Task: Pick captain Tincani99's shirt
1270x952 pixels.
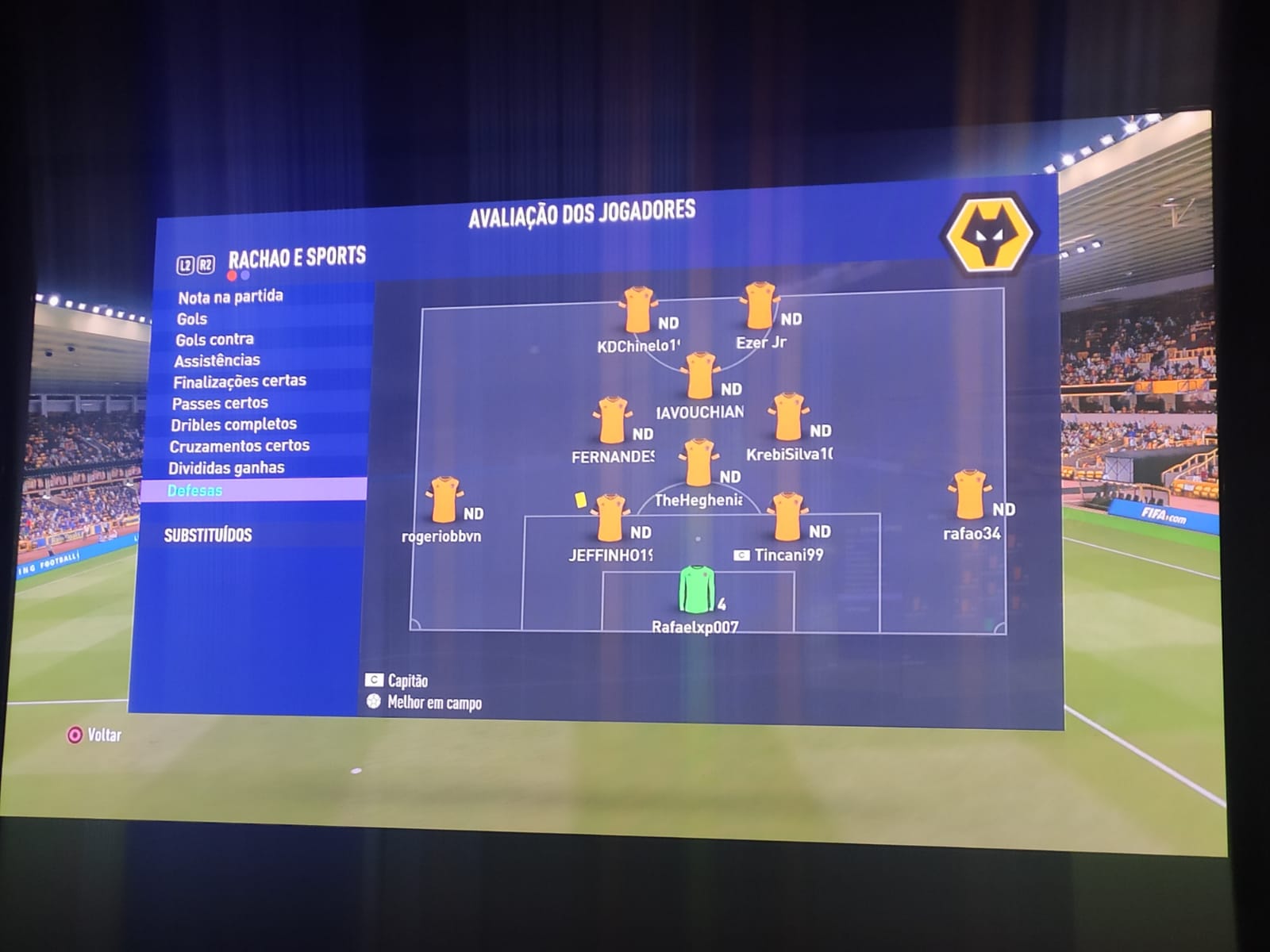Action: coord(787,516)
